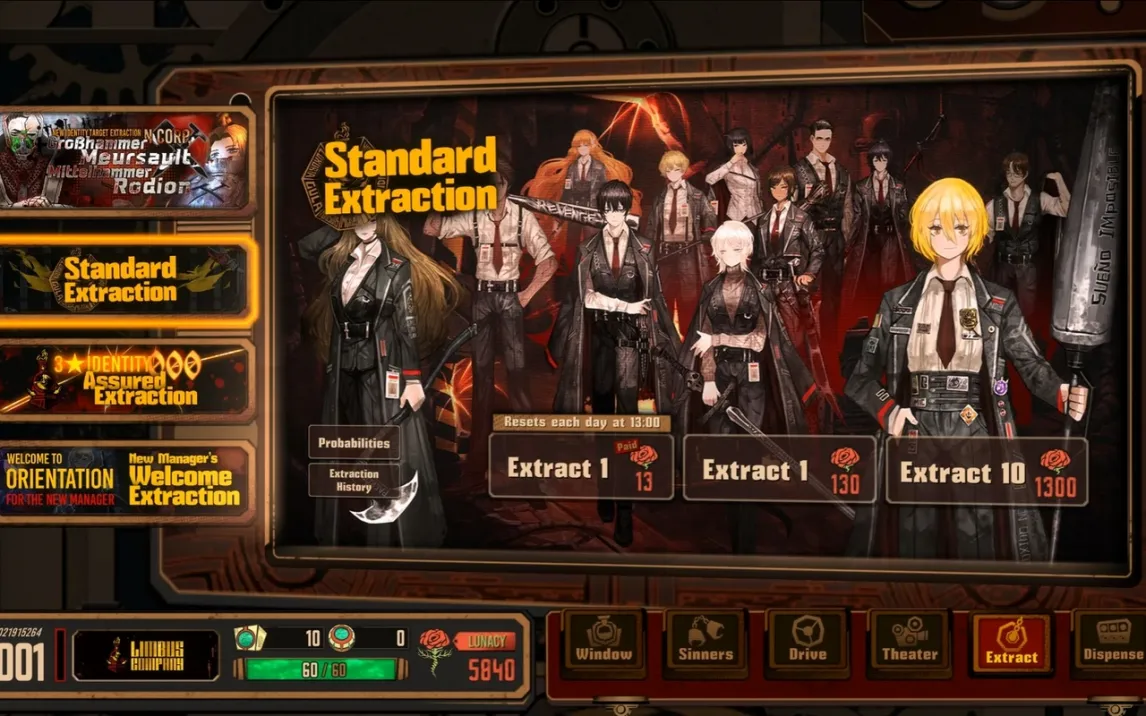Open the Dispenser menu
The image size is (1146, 716).
tap(1110, 641)
